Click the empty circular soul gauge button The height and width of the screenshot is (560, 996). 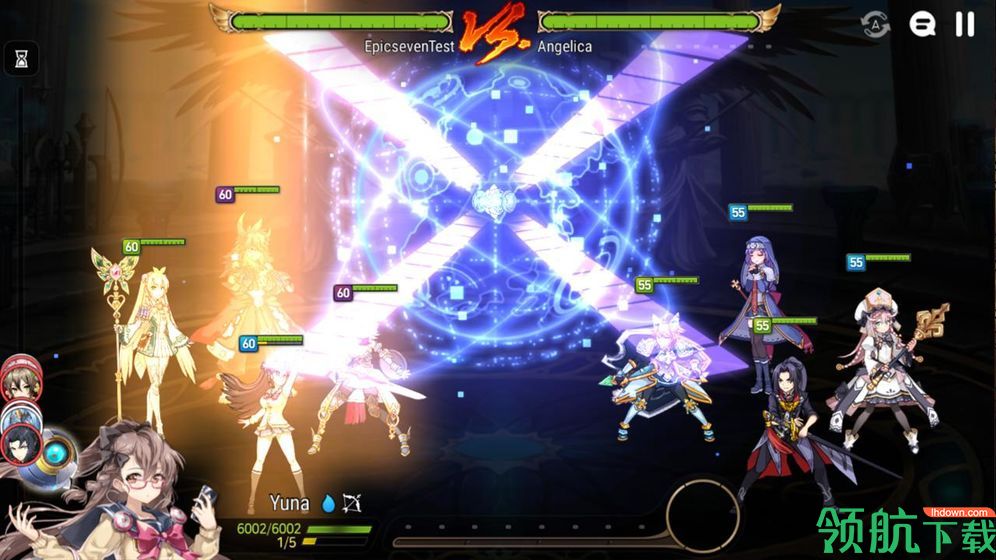tap(702, 516)
